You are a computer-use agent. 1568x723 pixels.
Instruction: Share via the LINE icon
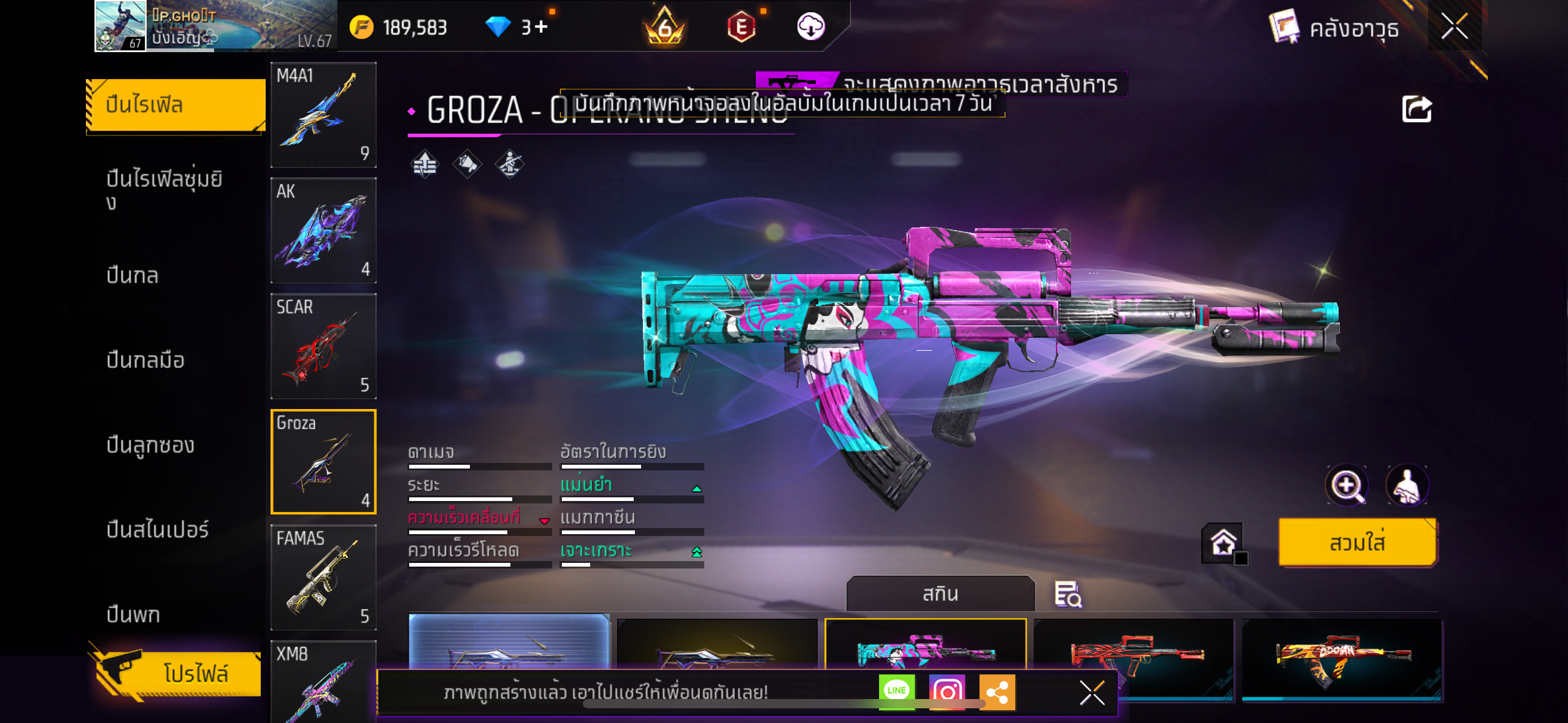(x=896, y=691)
